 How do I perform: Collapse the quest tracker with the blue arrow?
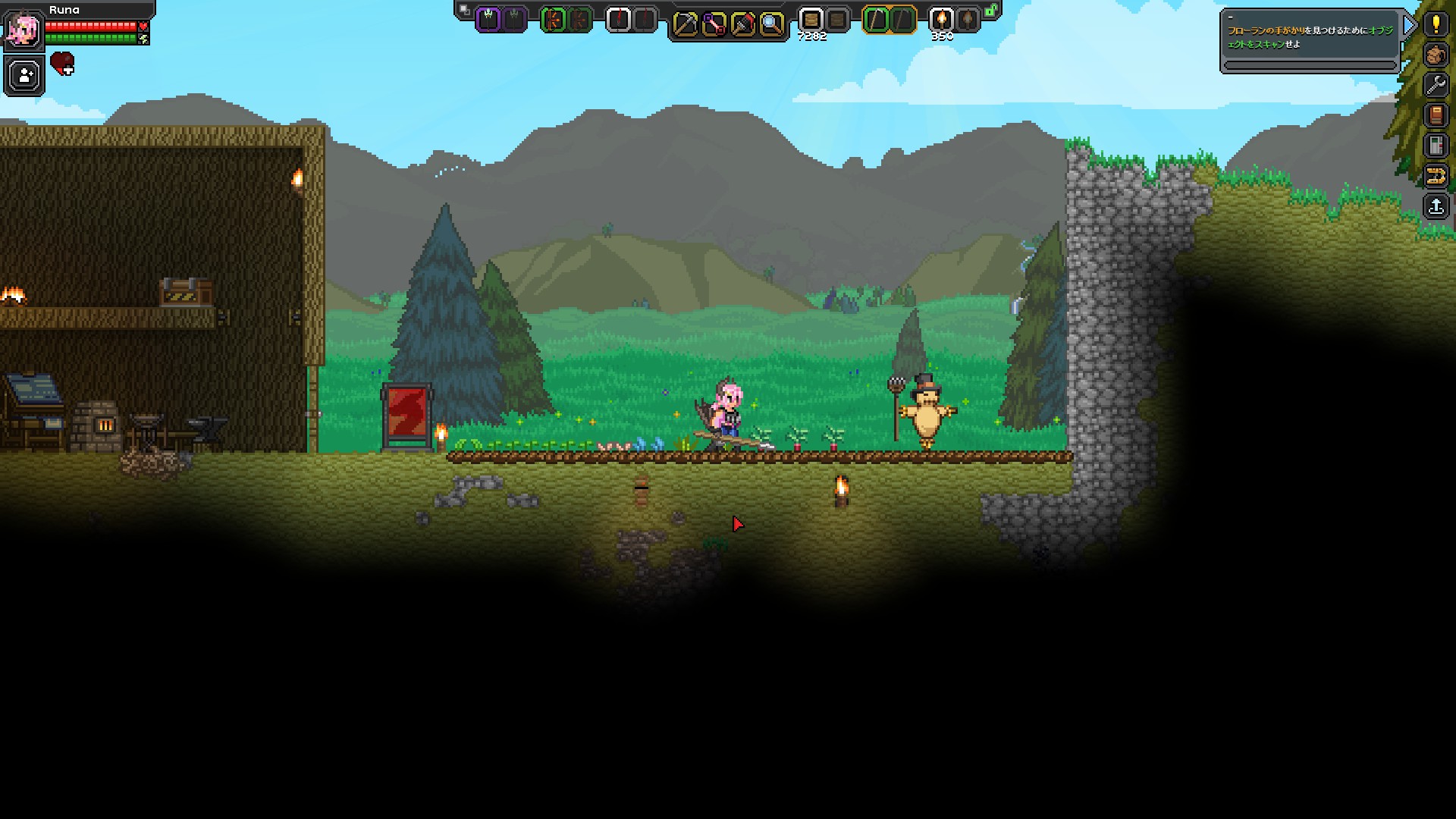(x=1408, y=25)
